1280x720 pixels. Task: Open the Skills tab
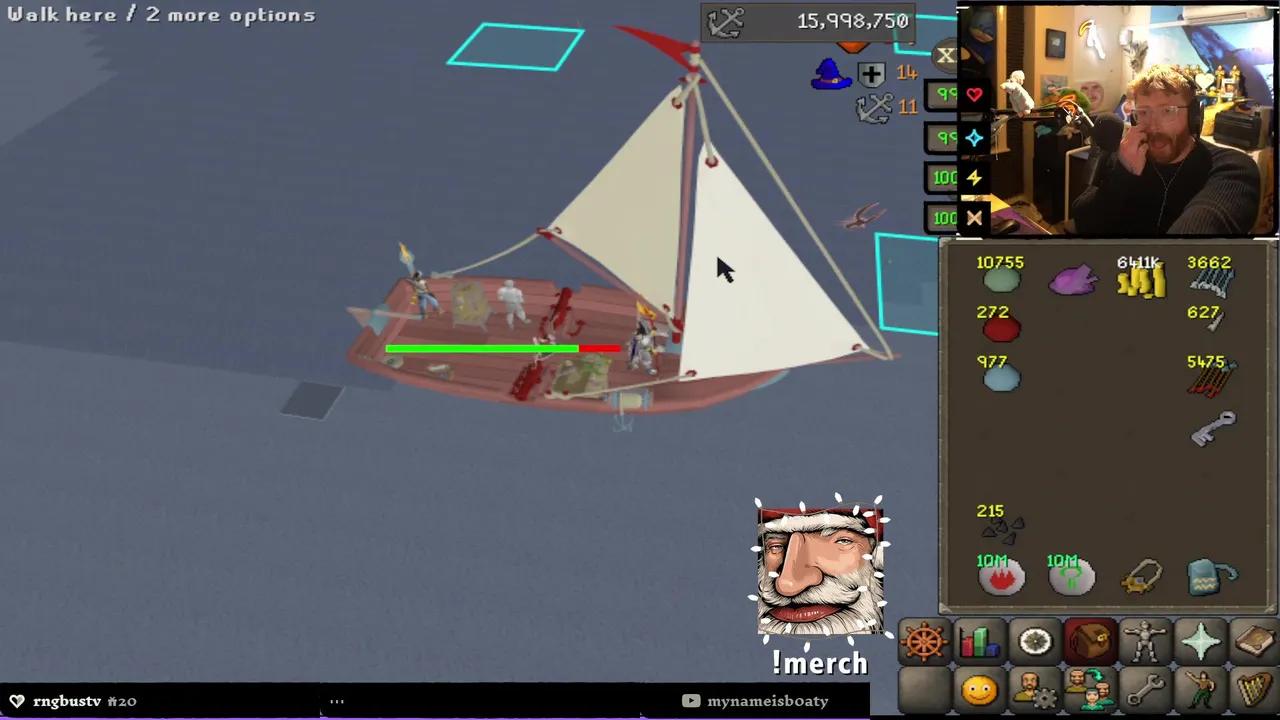point(979,641)
